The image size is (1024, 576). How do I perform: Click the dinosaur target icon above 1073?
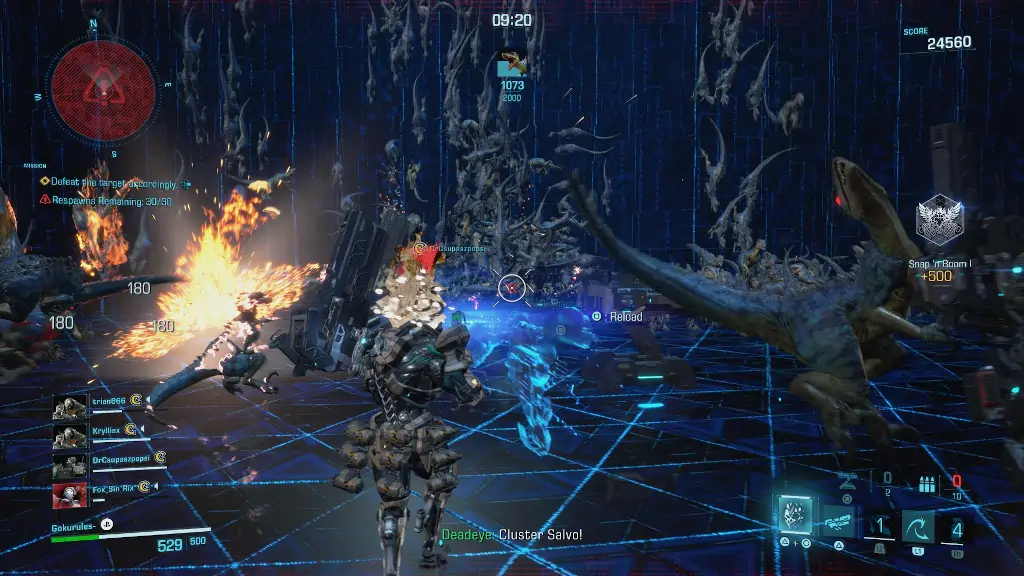(x=513, y=65)
